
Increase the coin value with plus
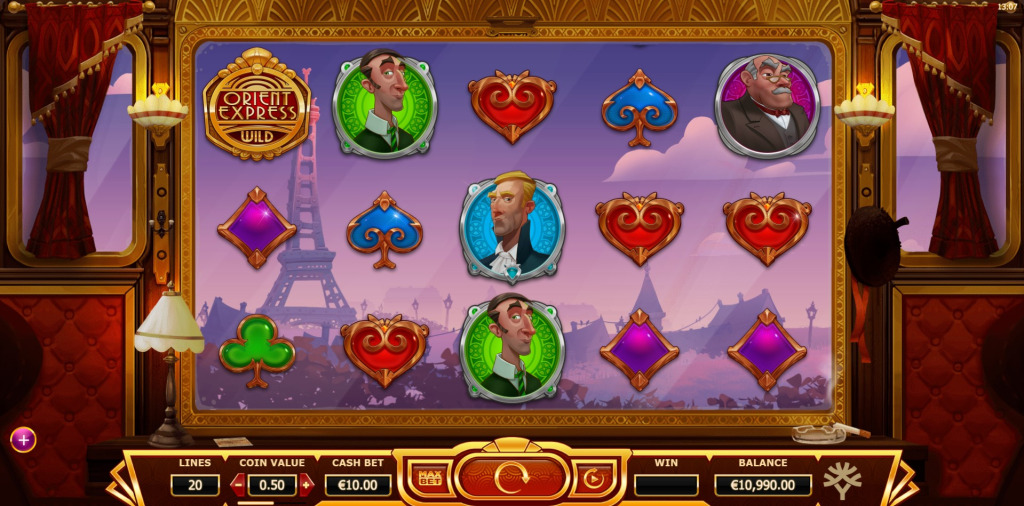(x=306, y=485)
